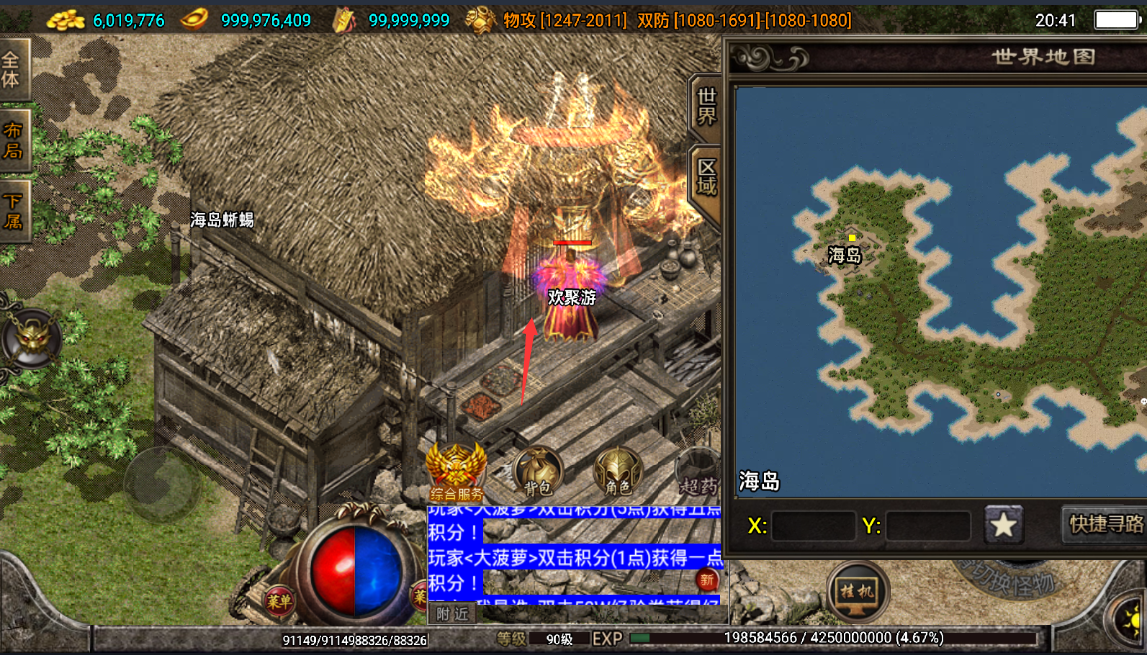This screenshot has height=656, width=1147.
Task: Start 快捷寻路 quick pathfinding
Action: point(1104,524)
